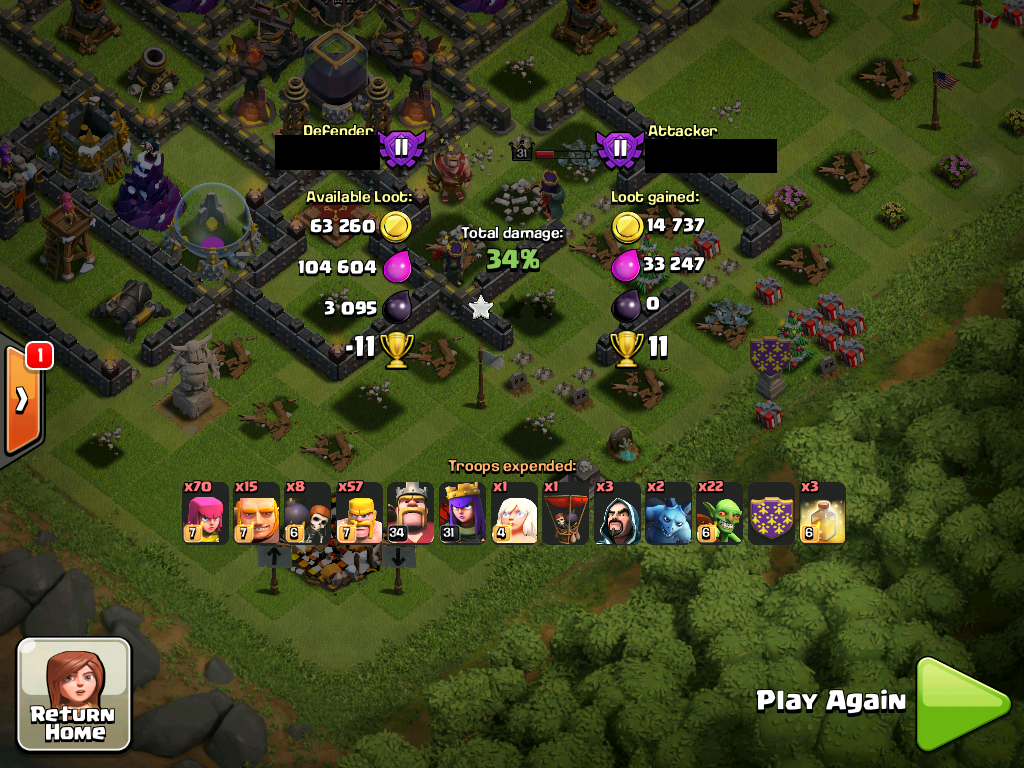Tap the Barbarian King hero icon

410,514
